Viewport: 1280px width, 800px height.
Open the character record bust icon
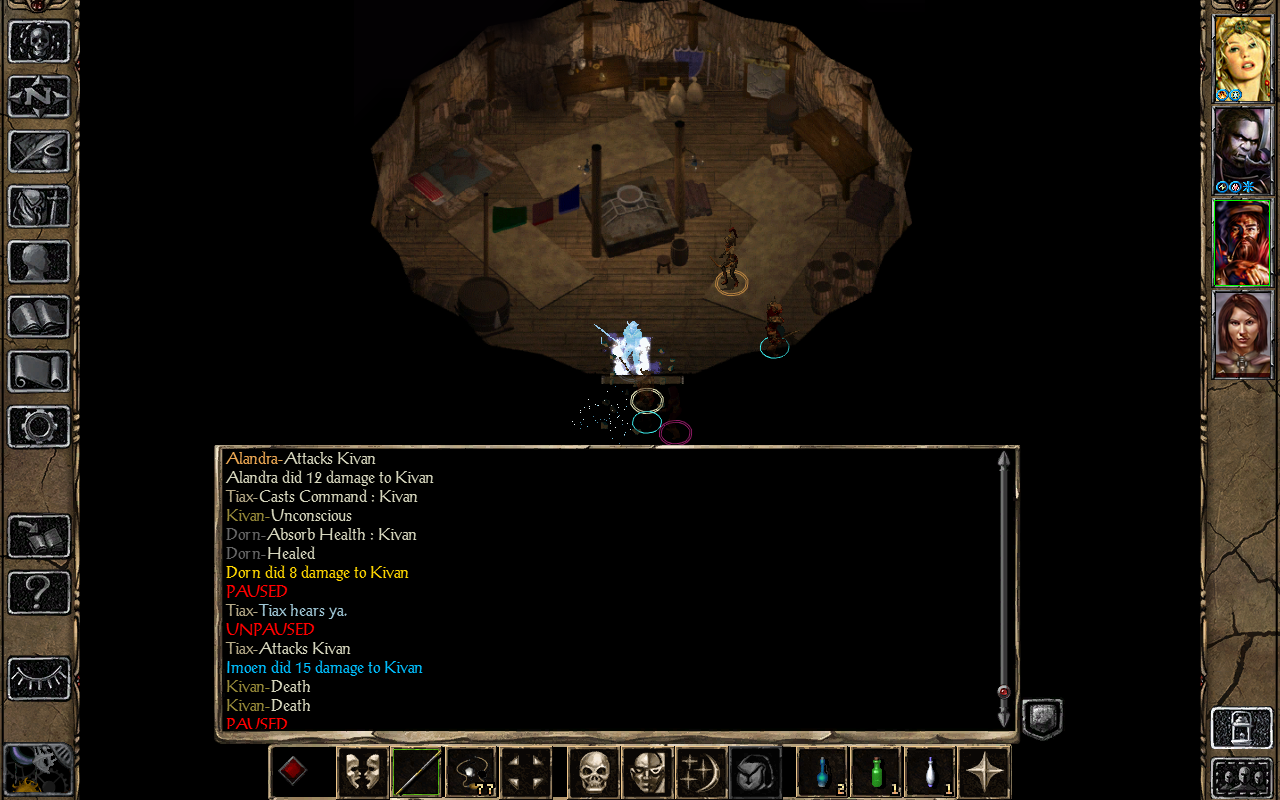[x=40, y=262]
